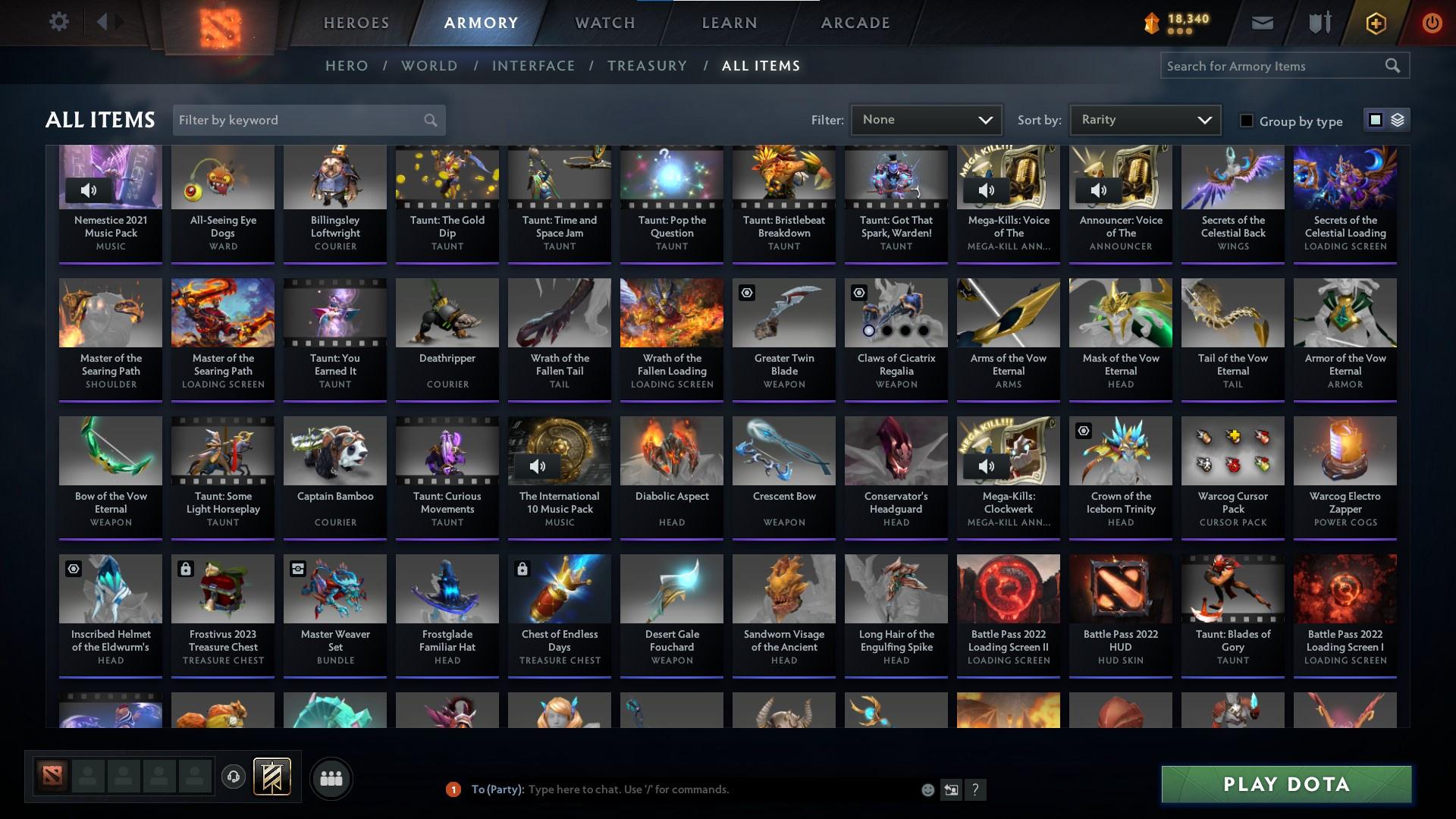Open the voice chat headset icon
1456x819 pixels.
234,777
